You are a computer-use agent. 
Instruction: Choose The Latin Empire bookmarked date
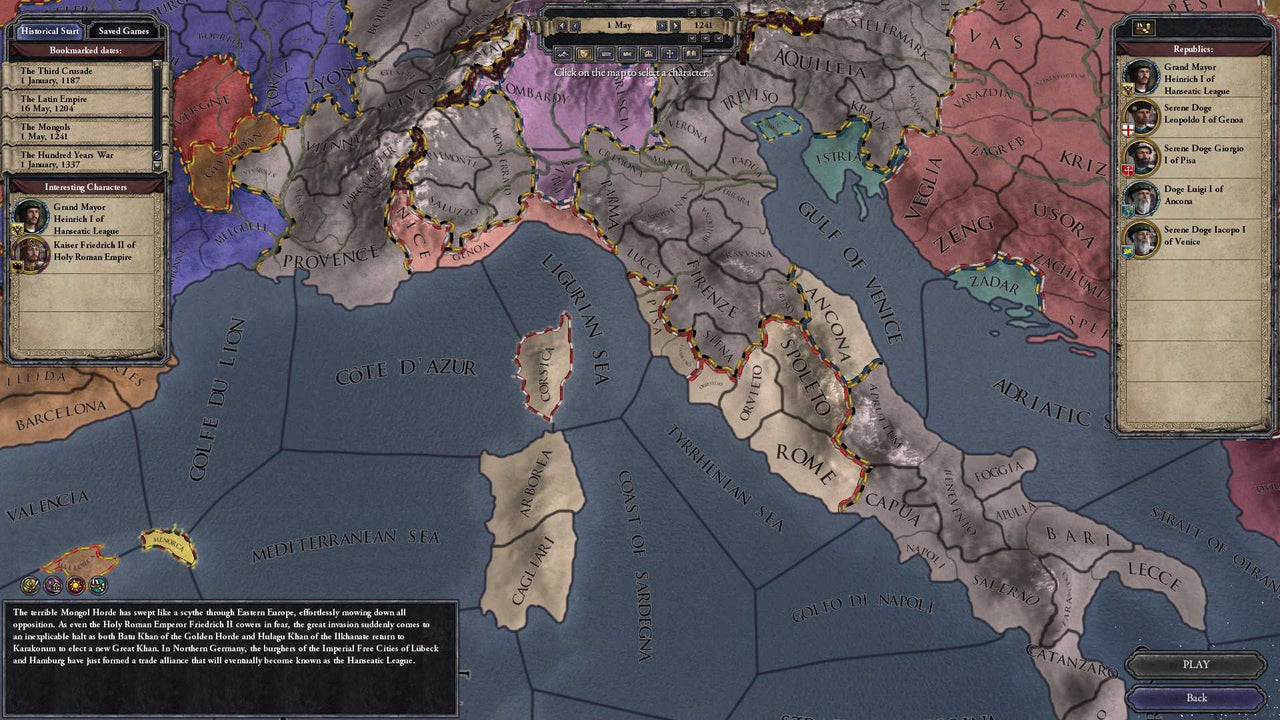click(x=80, y=104)
